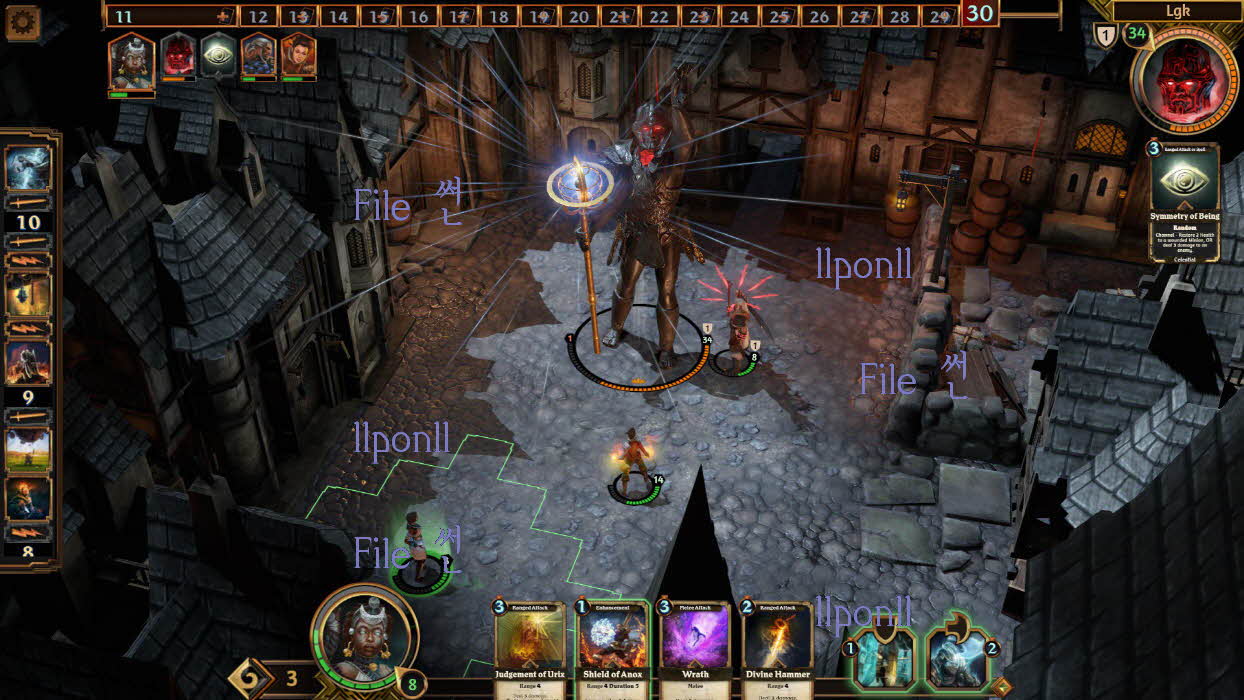
Task: View the green meadow card in side log
Action: [28, 448]
